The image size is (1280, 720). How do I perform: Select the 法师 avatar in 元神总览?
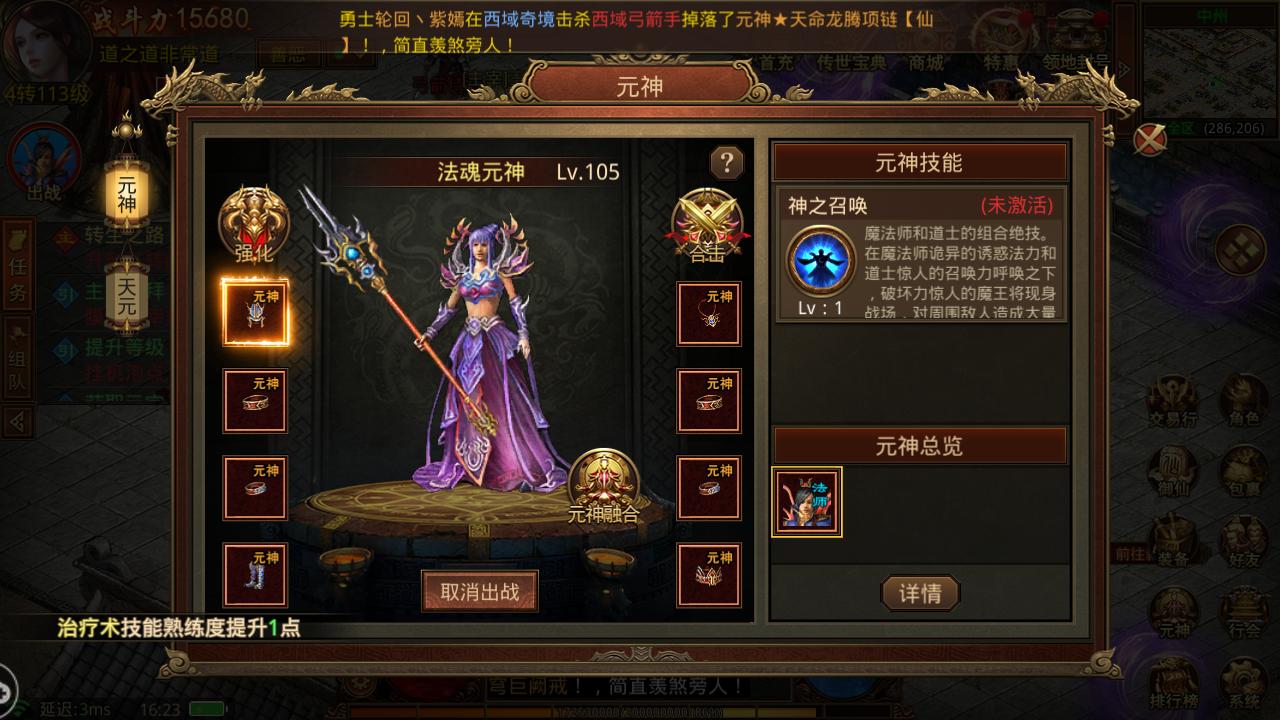click(x=806, y=501)
